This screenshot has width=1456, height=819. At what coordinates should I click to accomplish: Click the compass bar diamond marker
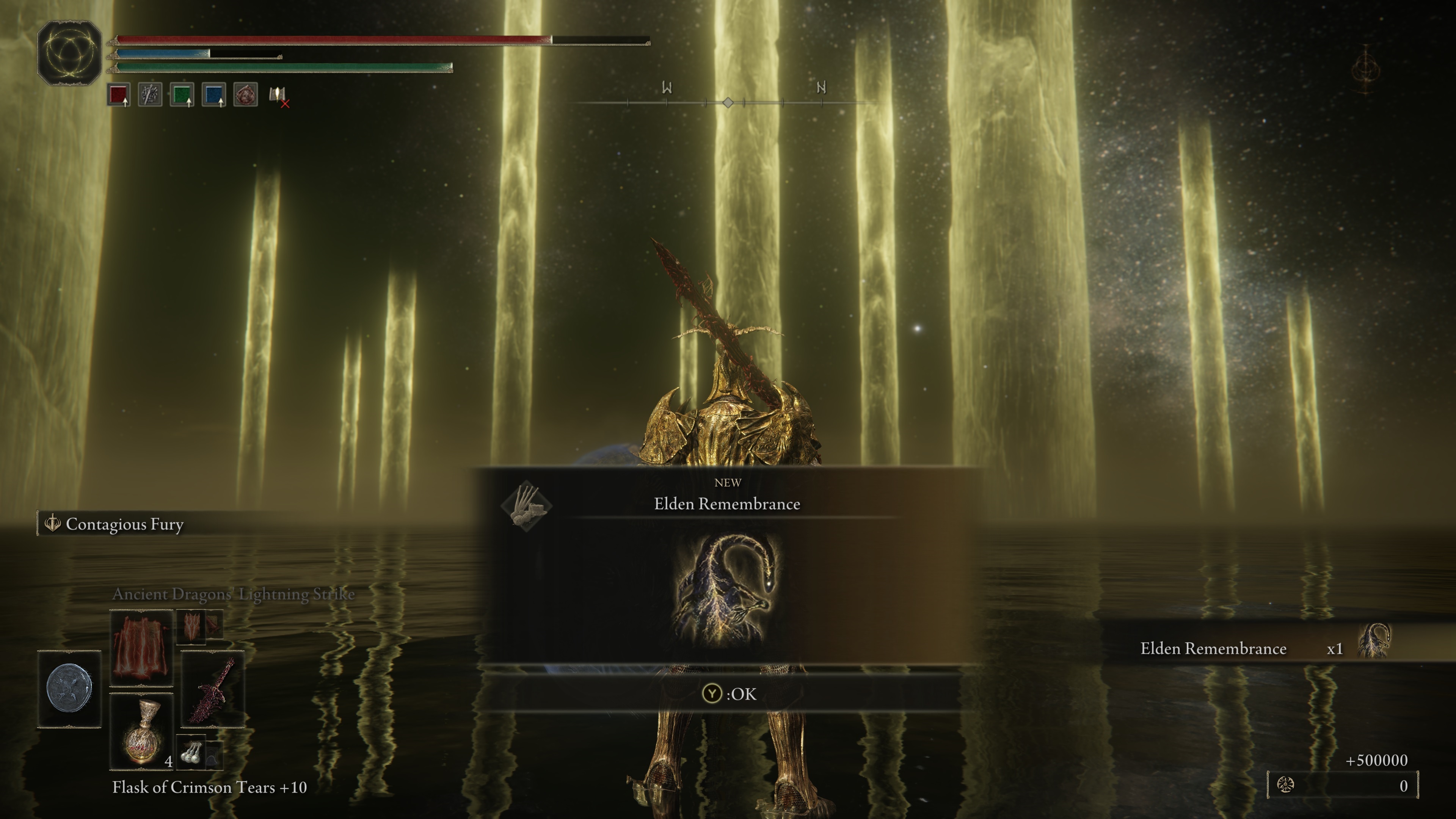tap(728, 102)
